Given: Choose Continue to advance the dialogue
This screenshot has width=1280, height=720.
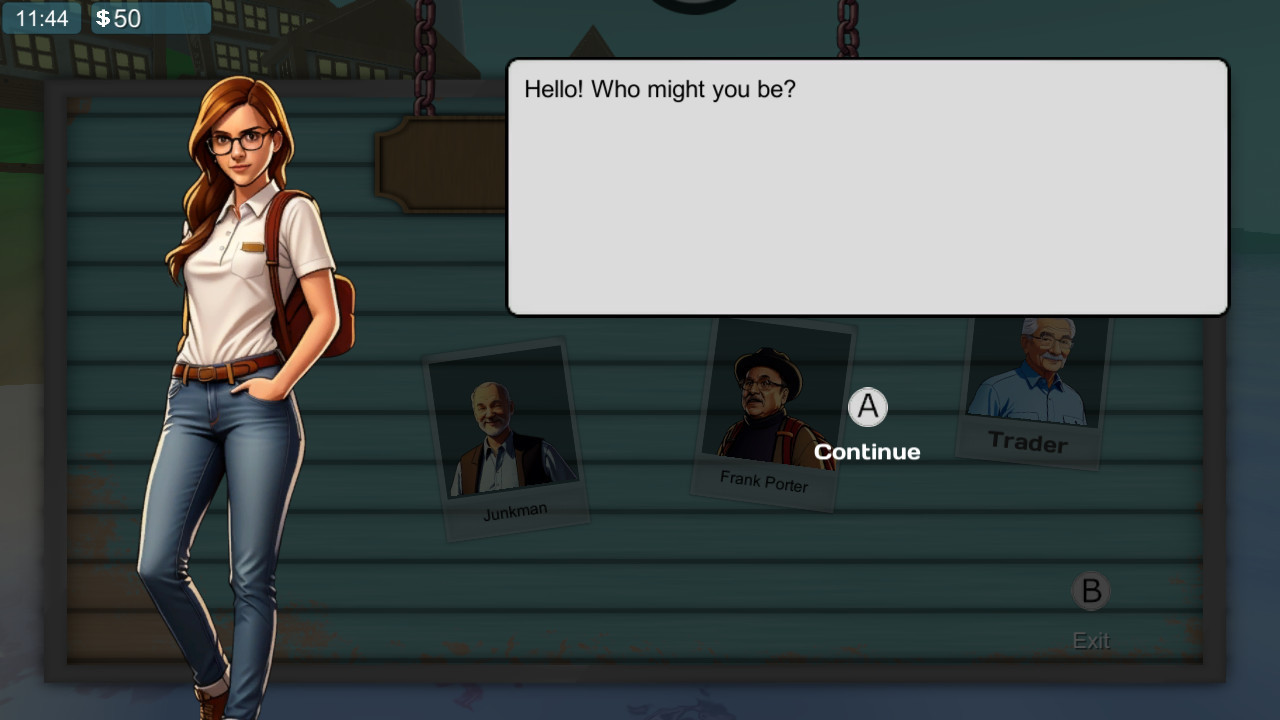Looking at the screenshot, I should coord(866,451).
